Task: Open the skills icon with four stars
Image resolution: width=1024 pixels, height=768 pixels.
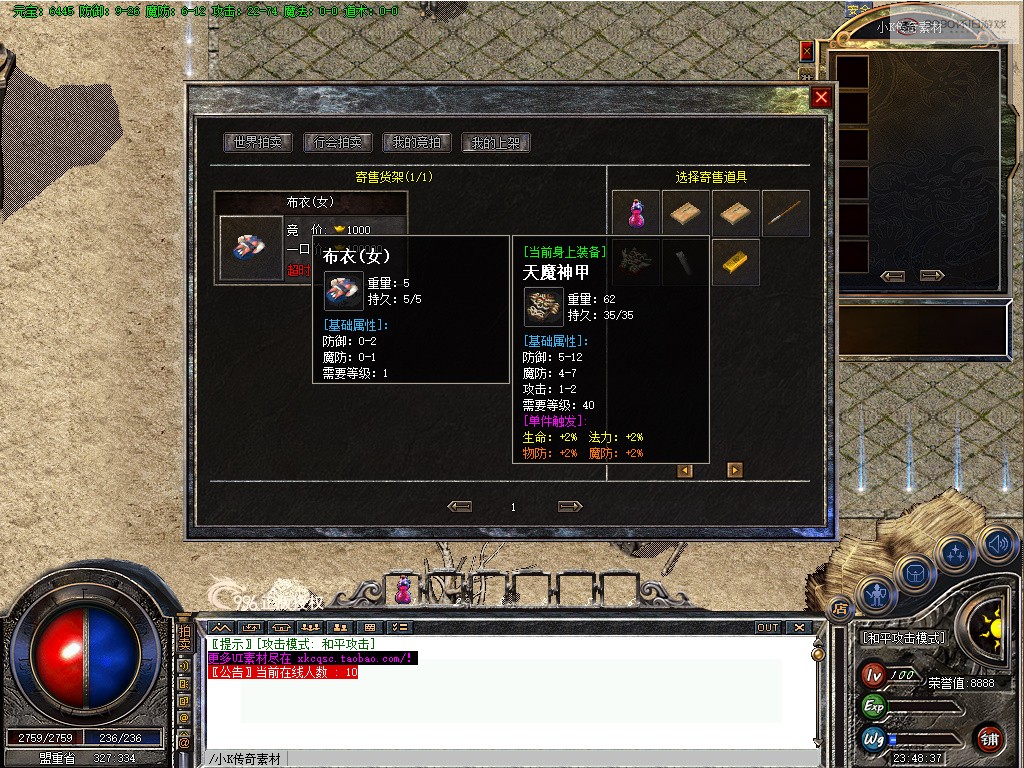Action: [x=956, y=552]
